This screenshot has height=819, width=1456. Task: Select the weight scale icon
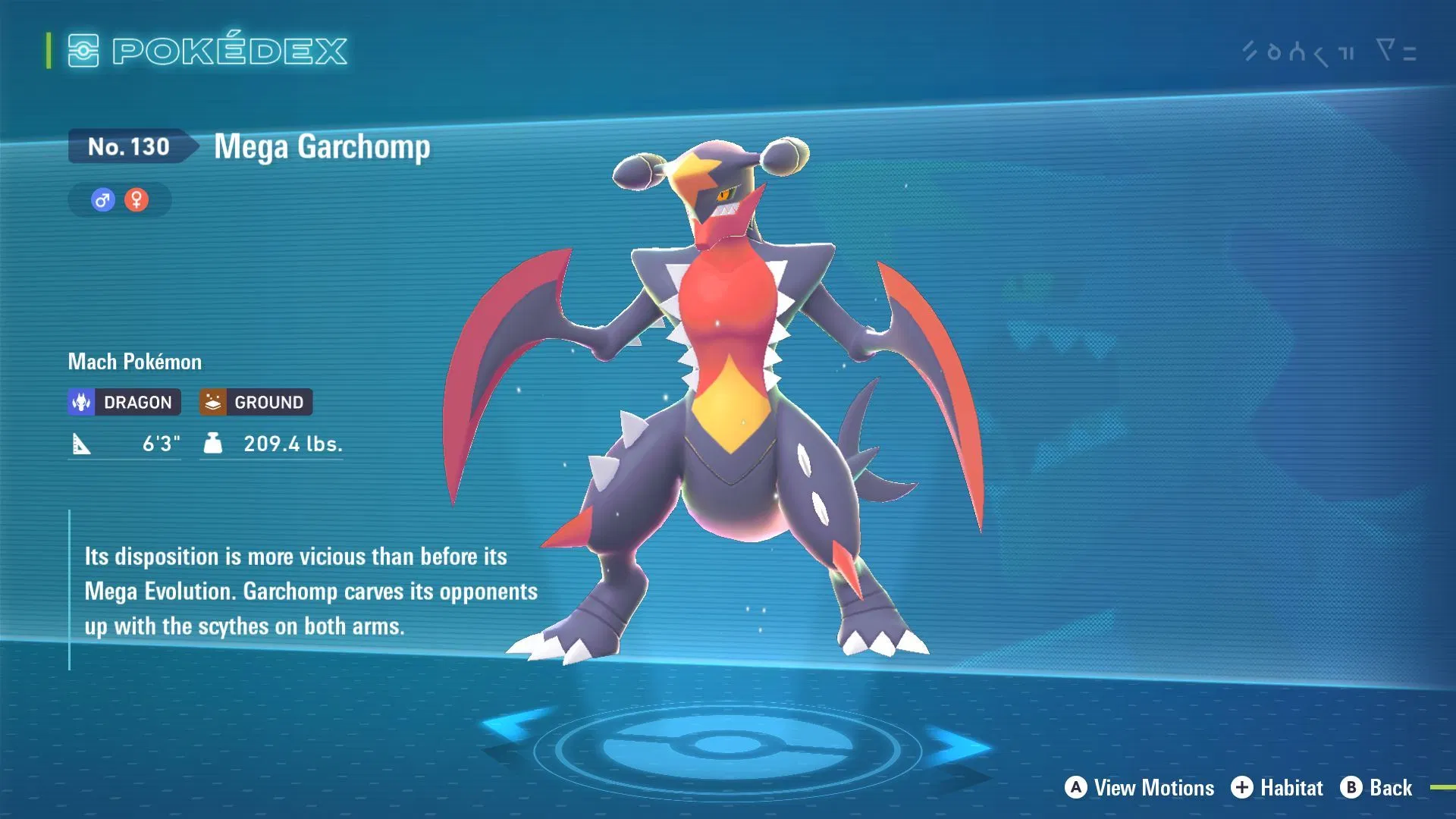(213, 444)
